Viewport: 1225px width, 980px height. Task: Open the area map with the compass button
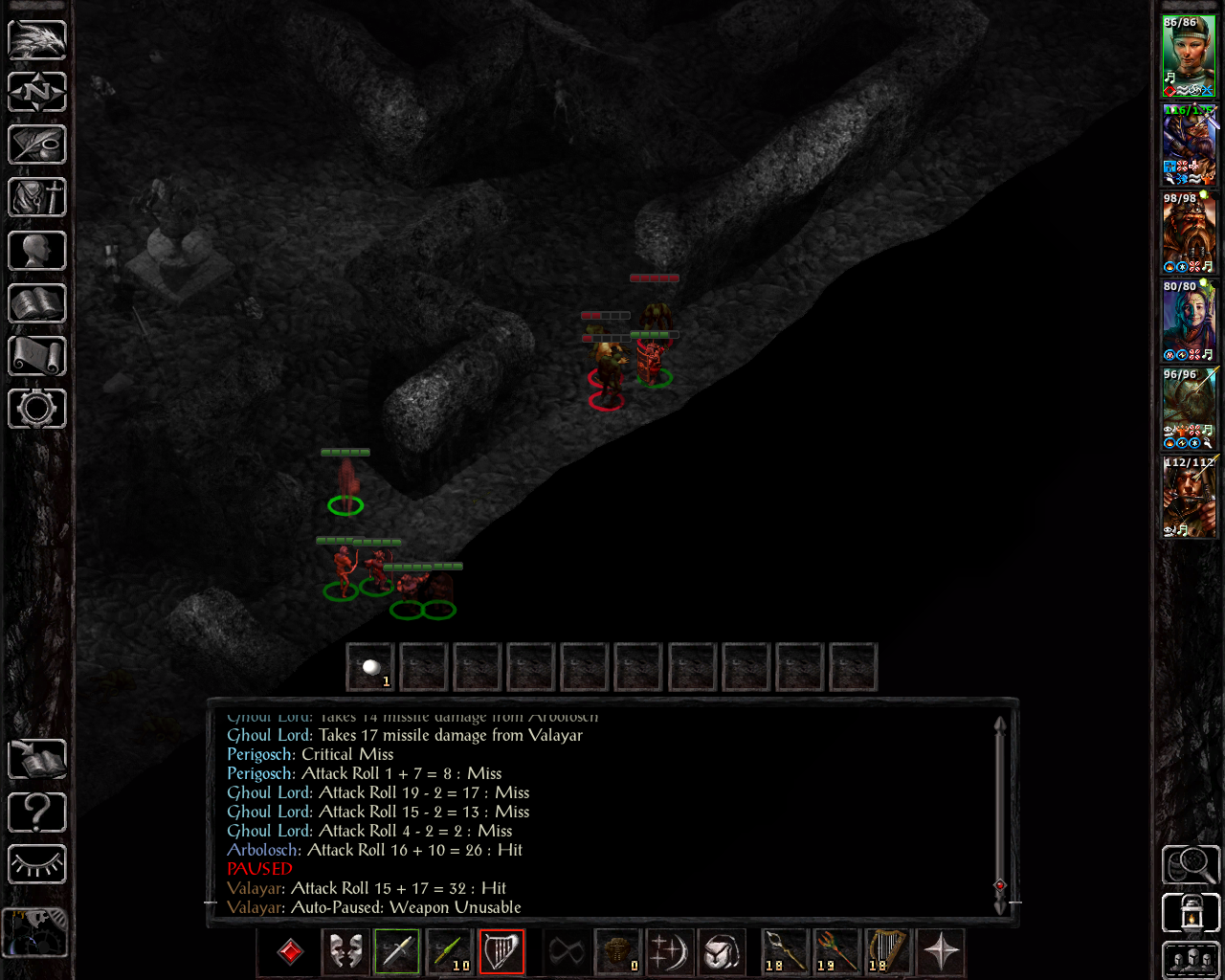[x=37, y=92]
